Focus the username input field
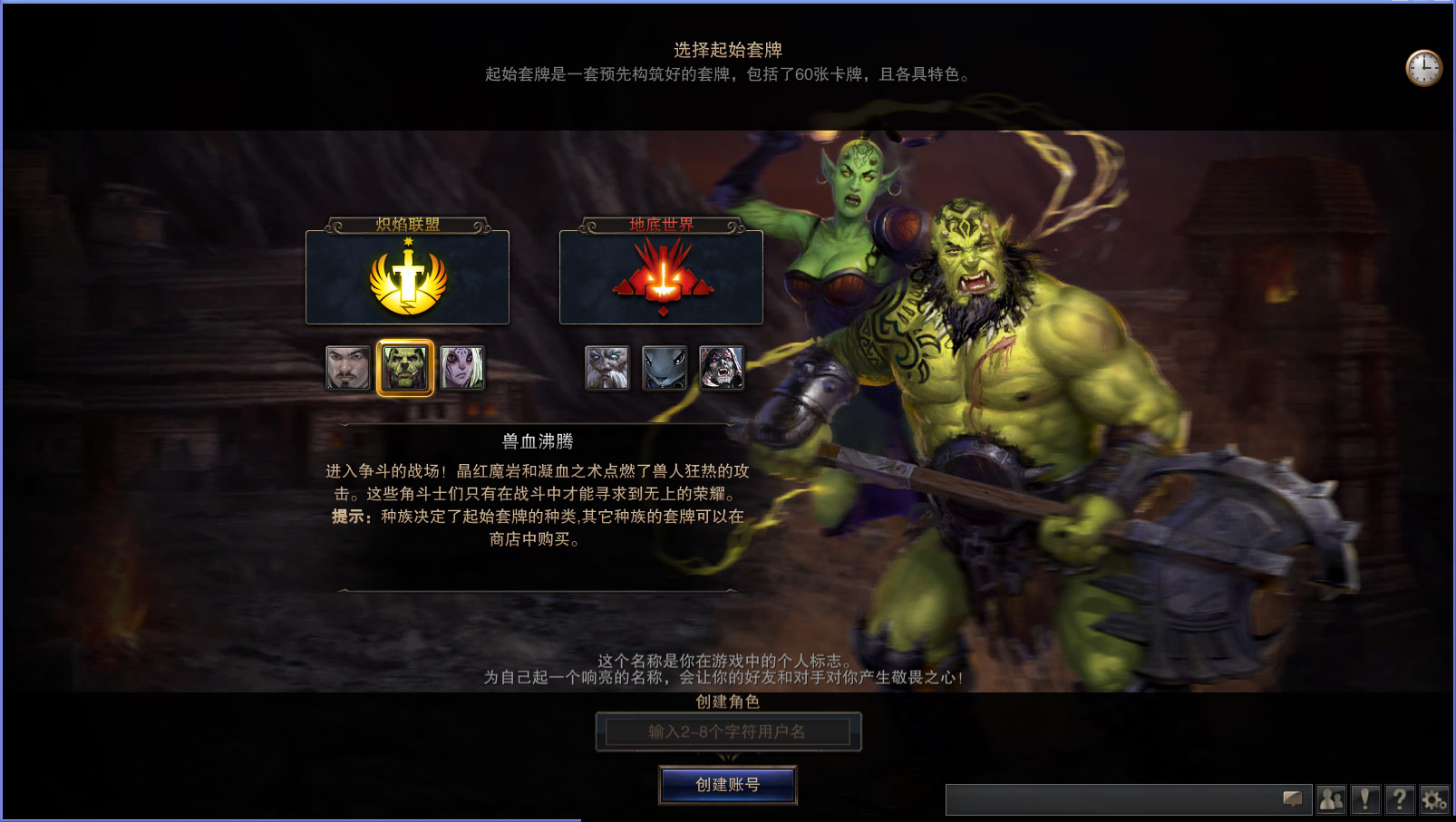 pyautogui.click(x=727, y=731)
